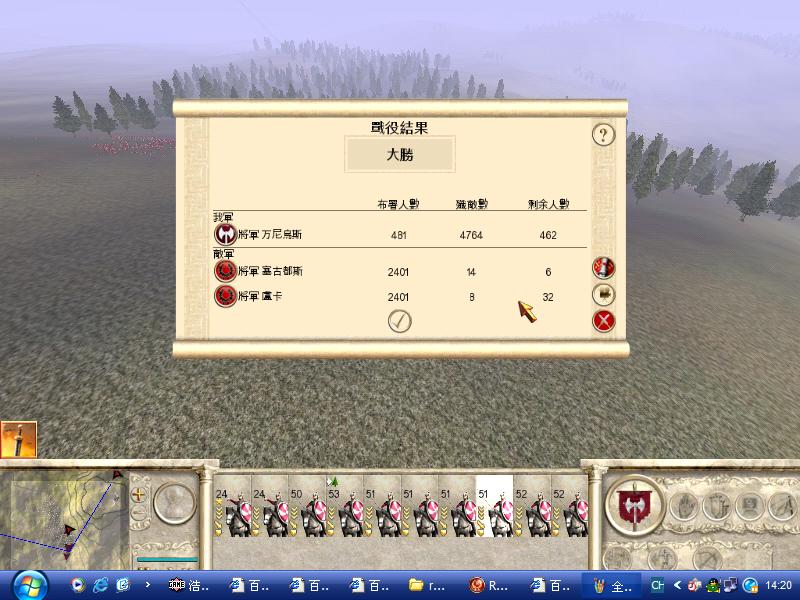This screenshot has height=600, width=800.
Task: Click the sword icon above the minimap
Action: pyautogui.click(x=19, y=439)
